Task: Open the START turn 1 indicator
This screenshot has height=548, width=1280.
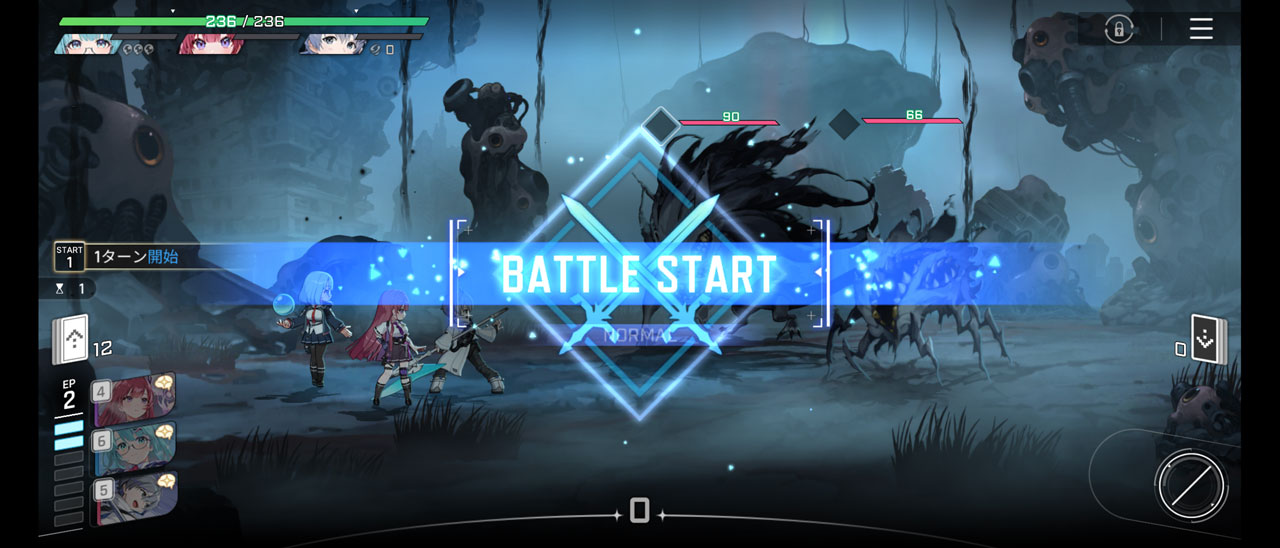Action: [x=69, y=257]
